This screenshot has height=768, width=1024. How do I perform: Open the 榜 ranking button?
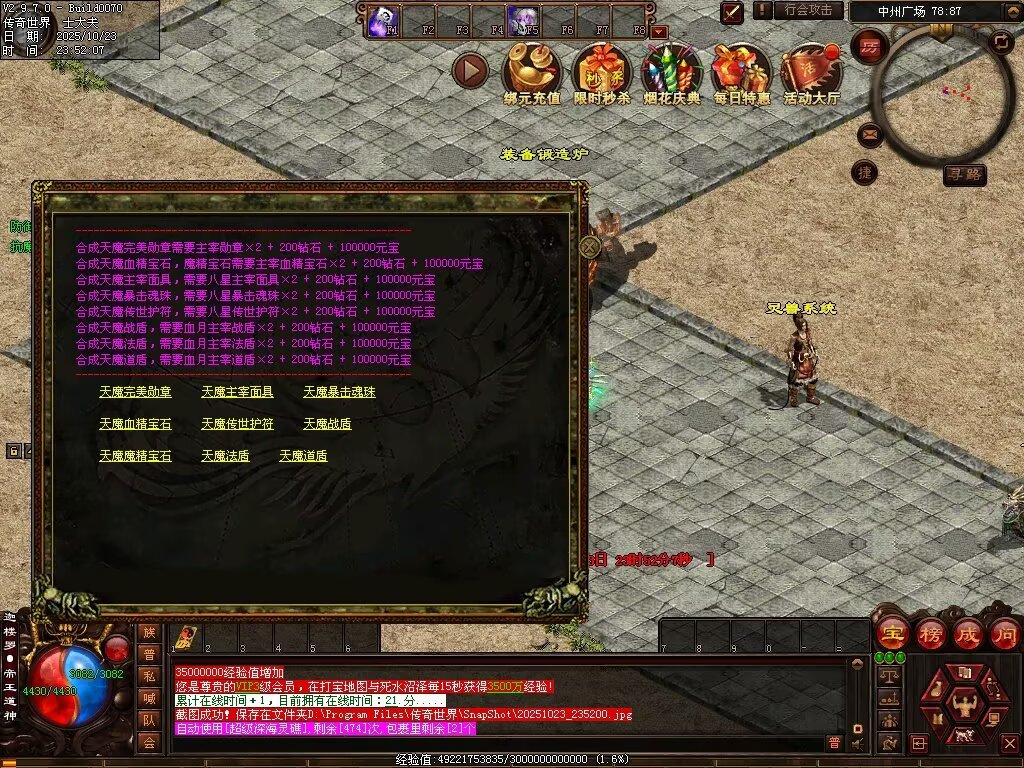(x=931, y=634)
